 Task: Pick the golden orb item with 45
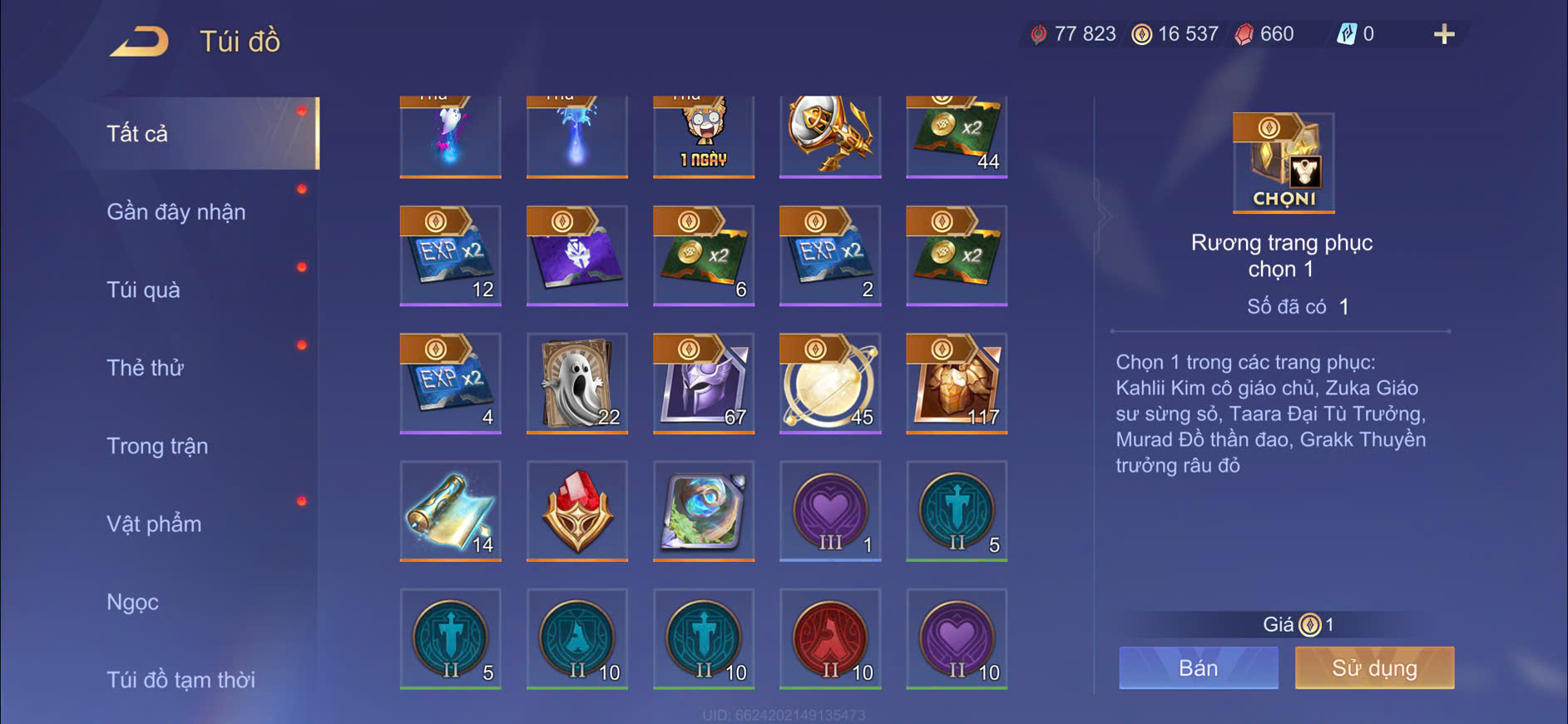click(x=830, y=383)
